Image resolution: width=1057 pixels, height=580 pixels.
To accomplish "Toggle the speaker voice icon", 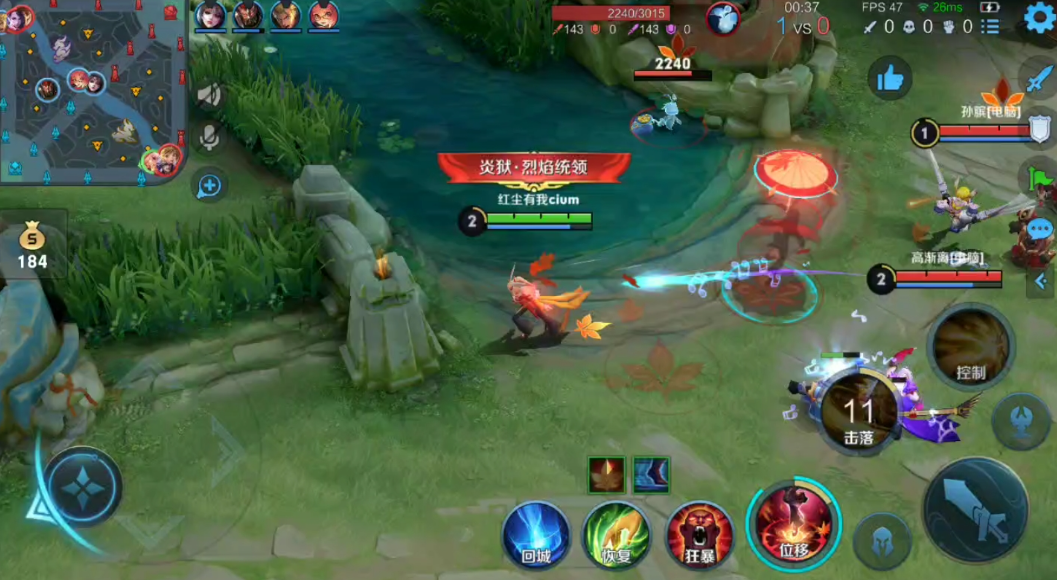I will 209,95.
